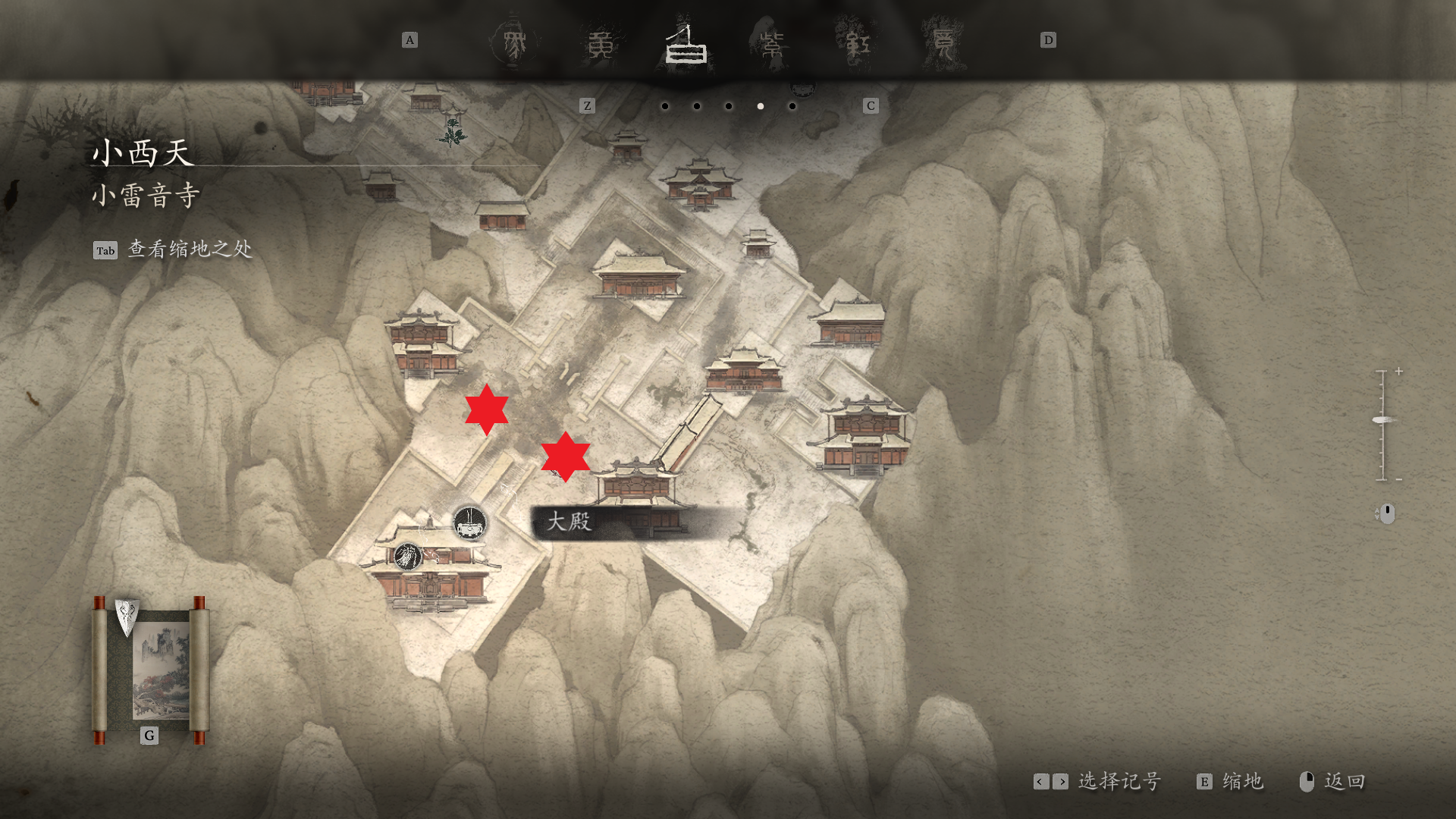Viewport: 1456px width, 819px height.
Task: Zoom out with the slider's minus mark
Action: coord(1398,479)
